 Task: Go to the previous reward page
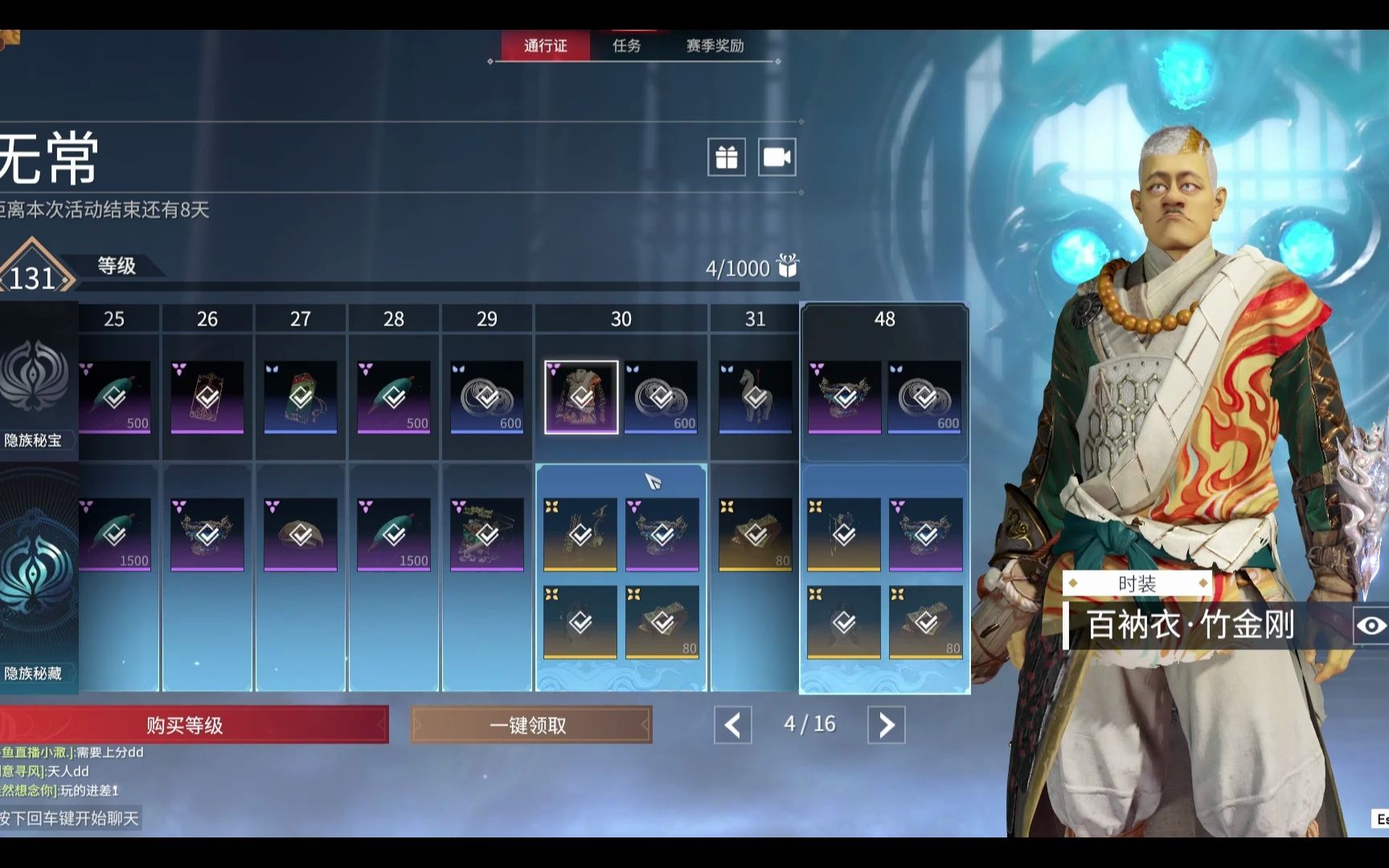(733, 725)
